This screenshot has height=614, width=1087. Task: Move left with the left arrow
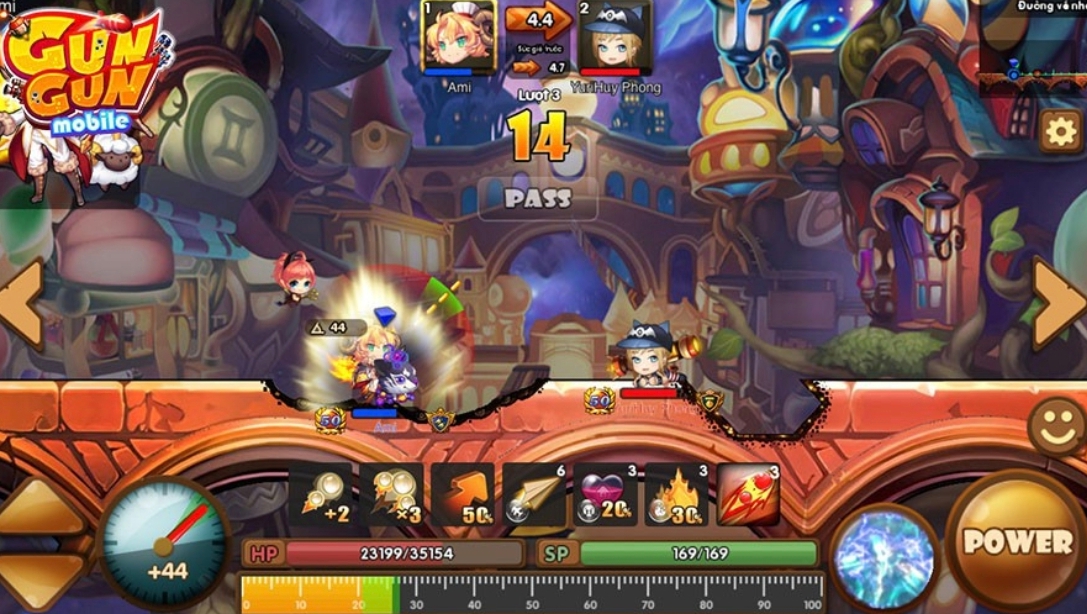pos(20,302)
